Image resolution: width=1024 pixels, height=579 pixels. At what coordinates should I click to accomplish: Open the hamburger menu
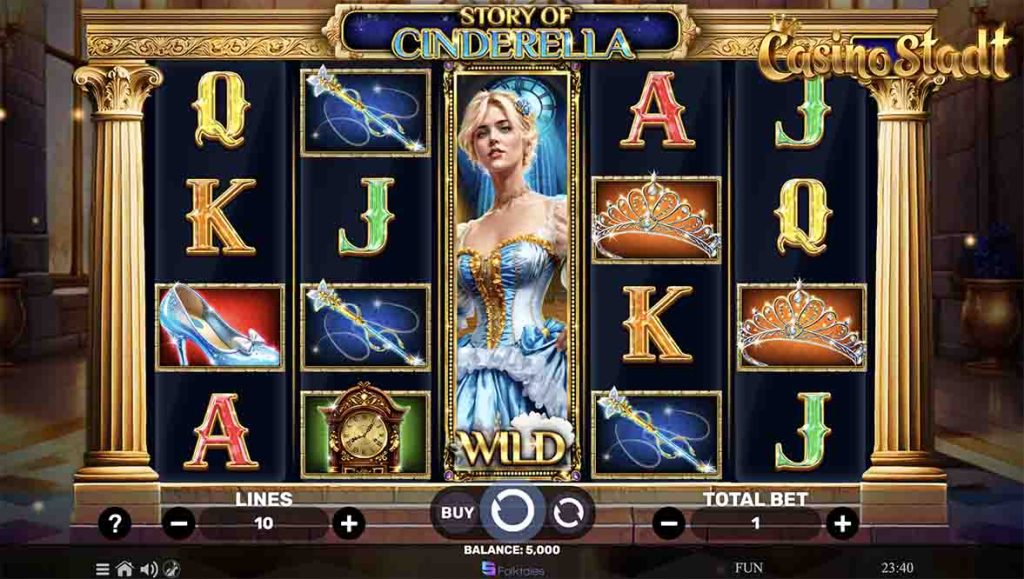pyautogui.click(x=102, y=569)
